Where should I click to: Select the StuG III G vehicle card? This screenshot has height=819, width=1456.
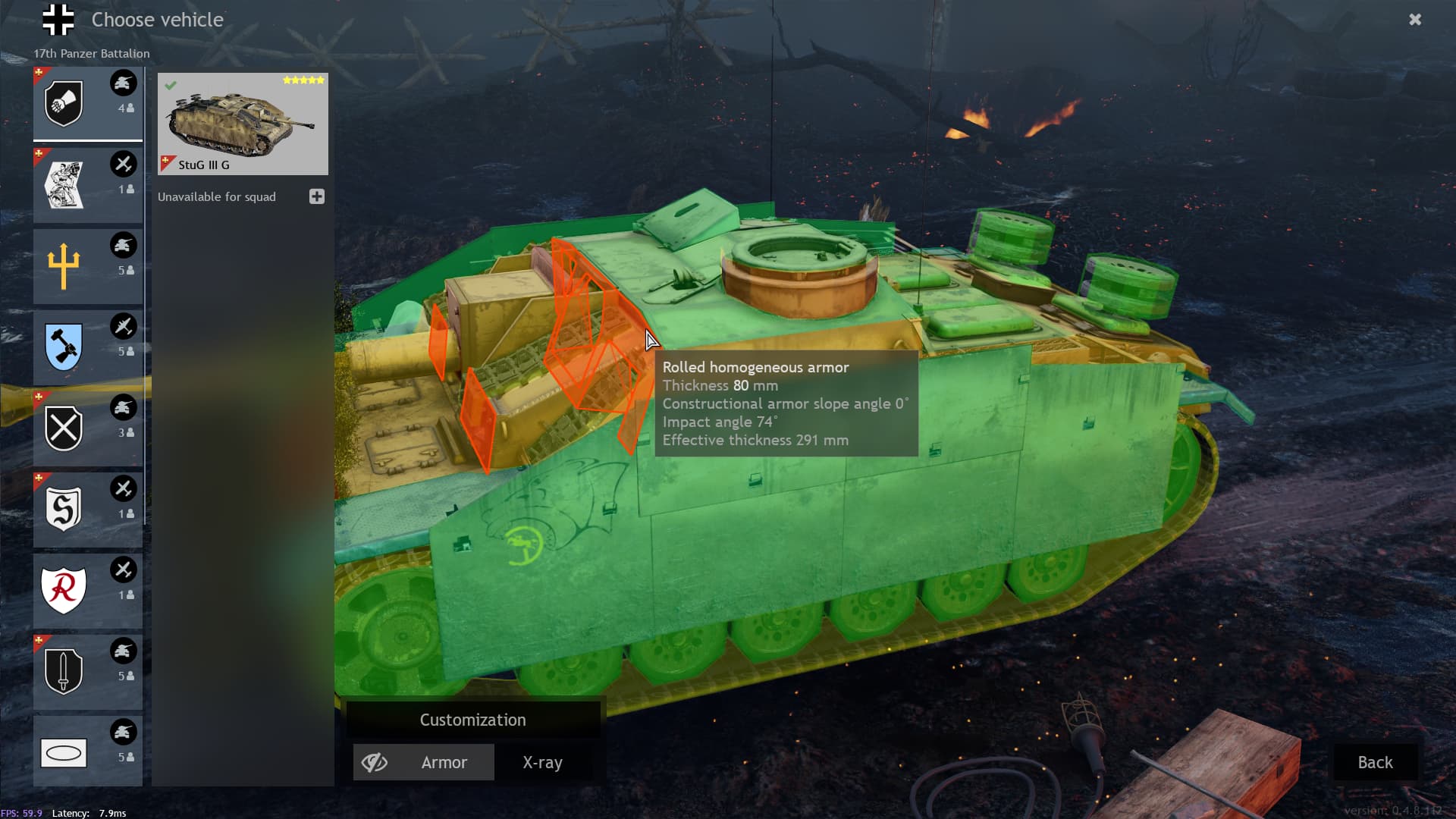243,124
